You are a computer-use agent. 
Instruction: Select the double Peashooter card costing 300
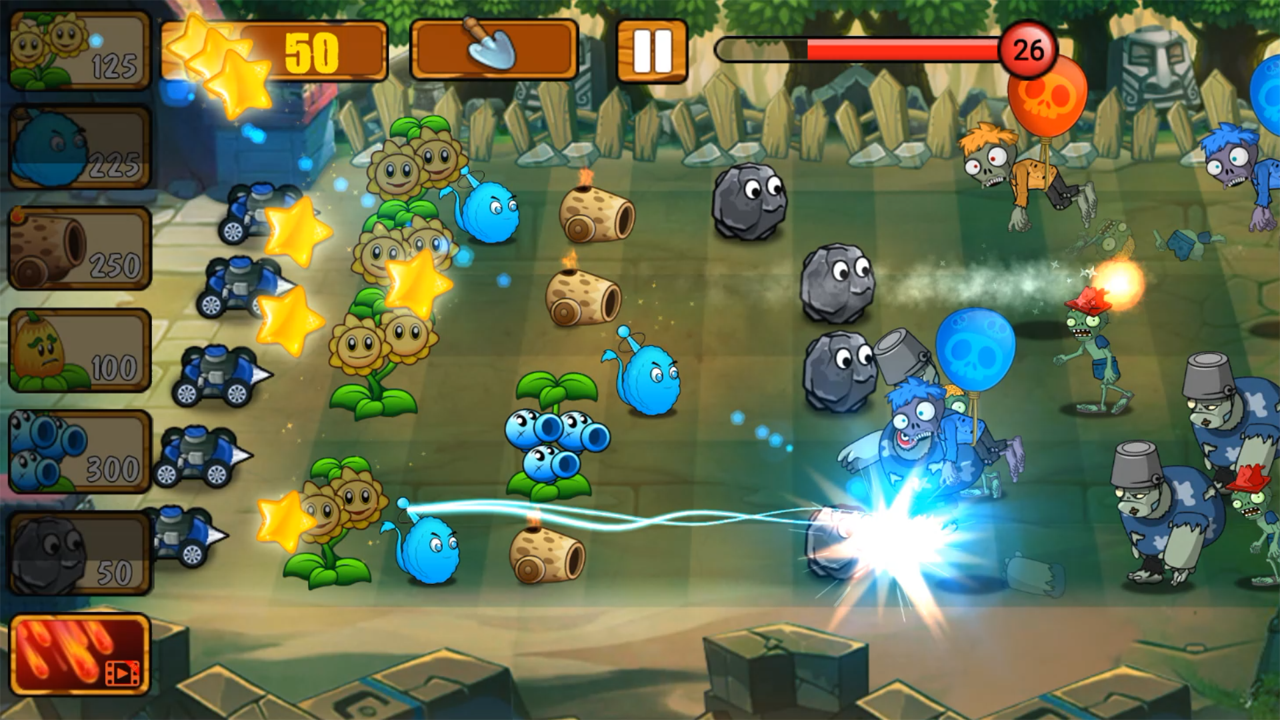click(x=78, y=450)
